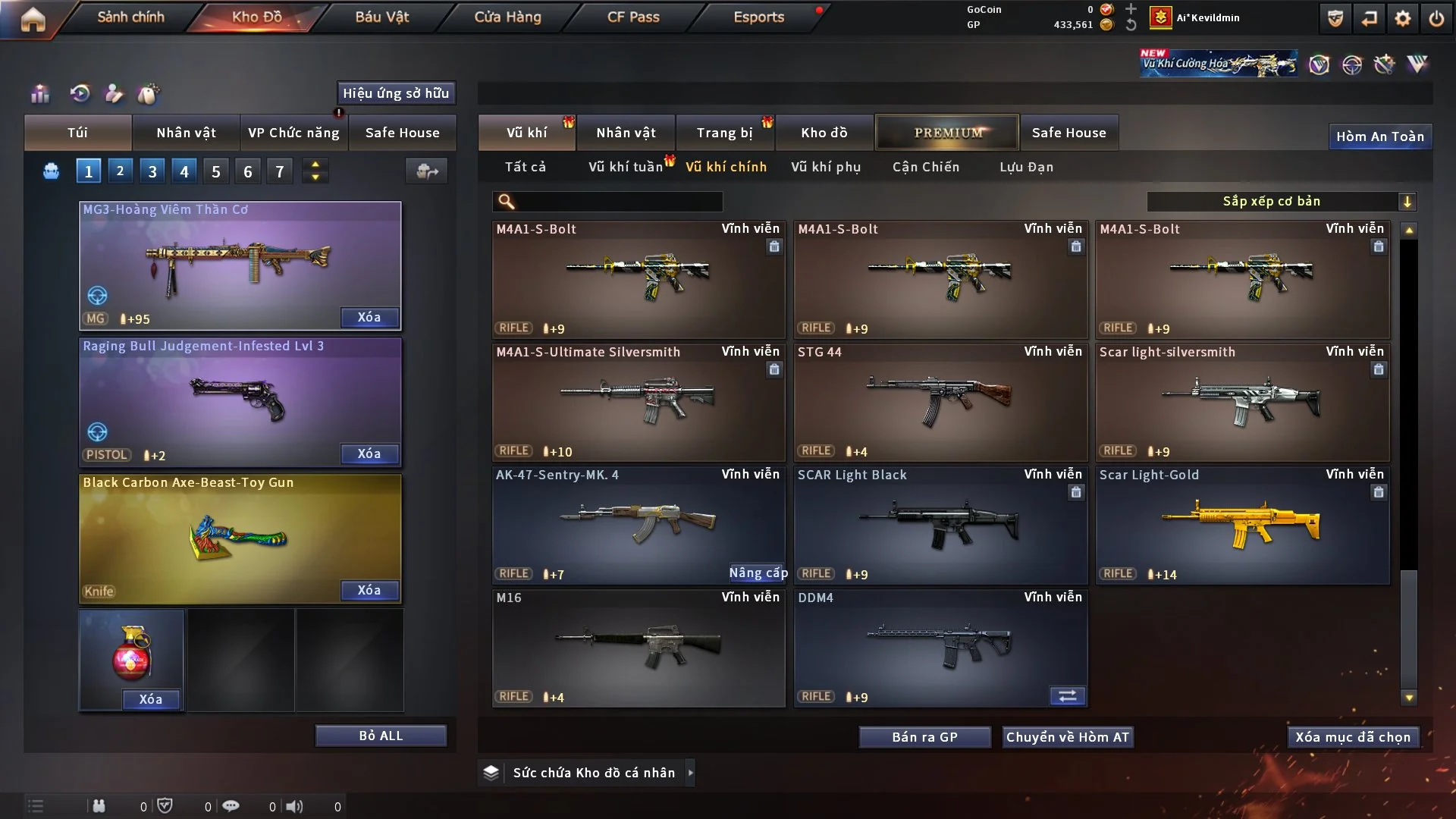Click Bỏ ALL to unequip everything
Image resolution: width=1456 pixels, height=819 pixels.
click(381, 736)
